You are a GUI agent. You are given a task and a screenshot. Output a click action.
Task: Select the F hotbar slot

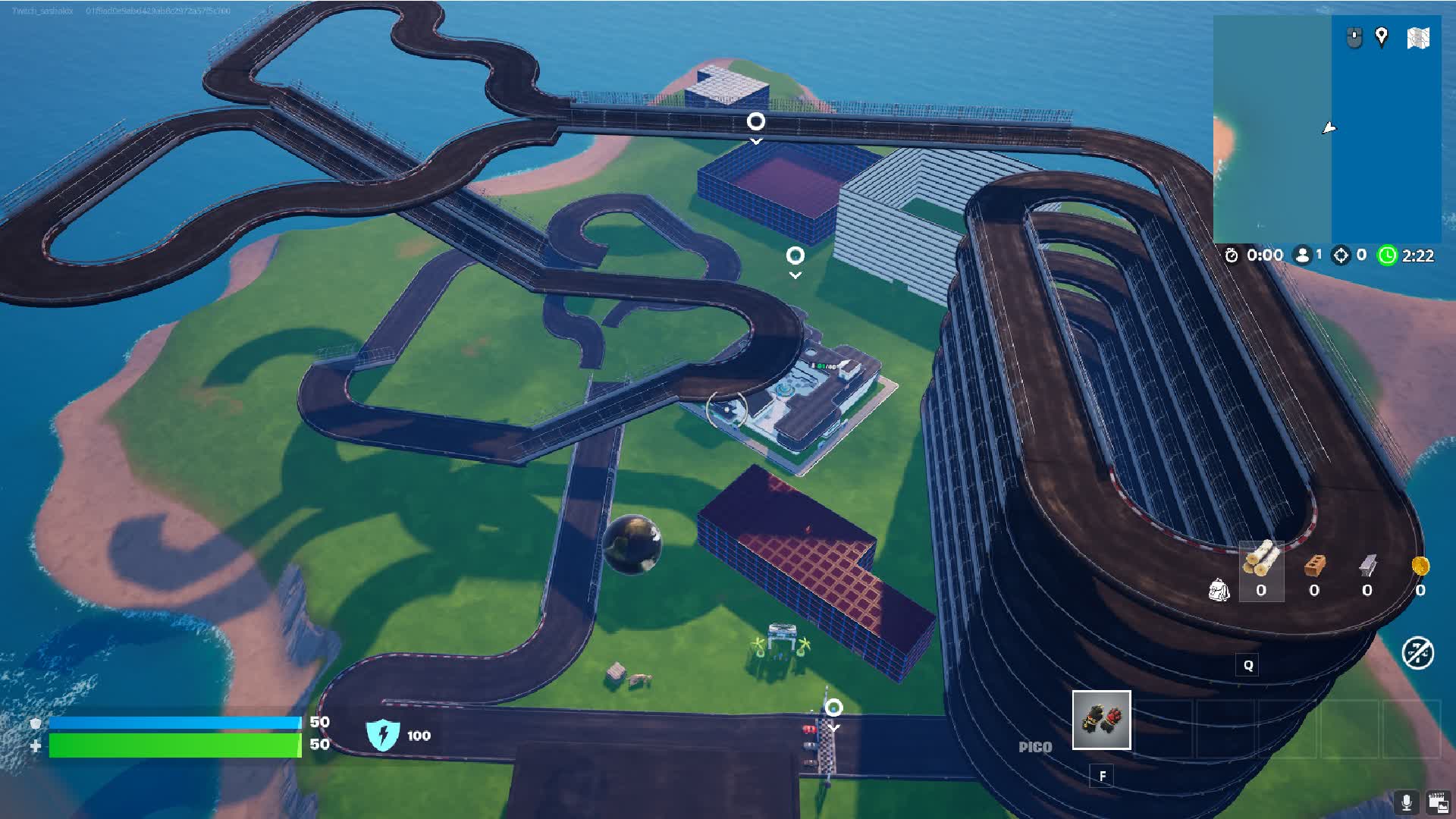pyautogui.click(x=1102, y=776)
